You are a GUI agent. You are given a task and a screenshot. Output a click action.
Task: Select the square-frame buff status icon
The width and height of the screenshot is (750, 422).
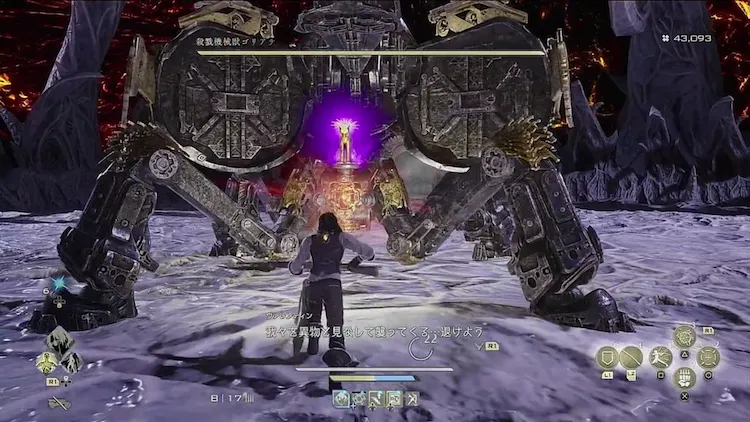[x=394, y=399]
